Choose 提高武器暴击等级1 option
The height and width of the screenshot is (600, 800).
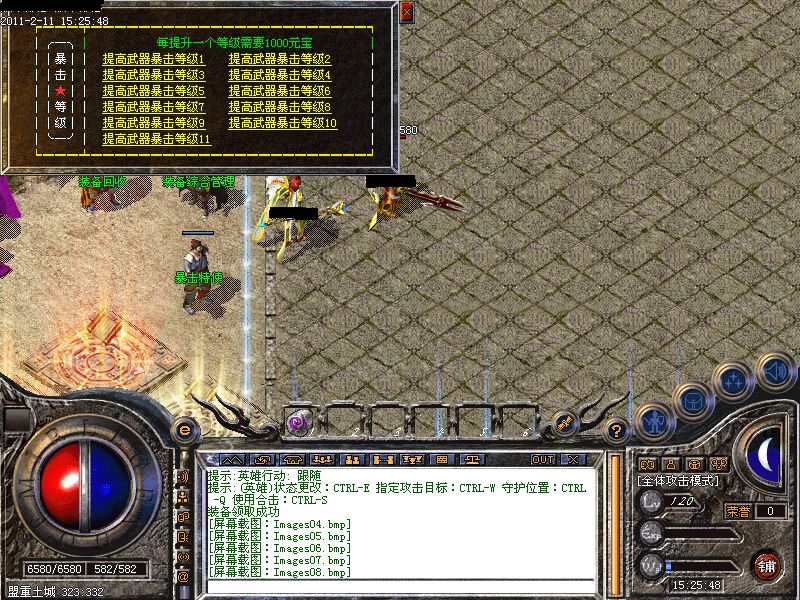coord(153,59)
